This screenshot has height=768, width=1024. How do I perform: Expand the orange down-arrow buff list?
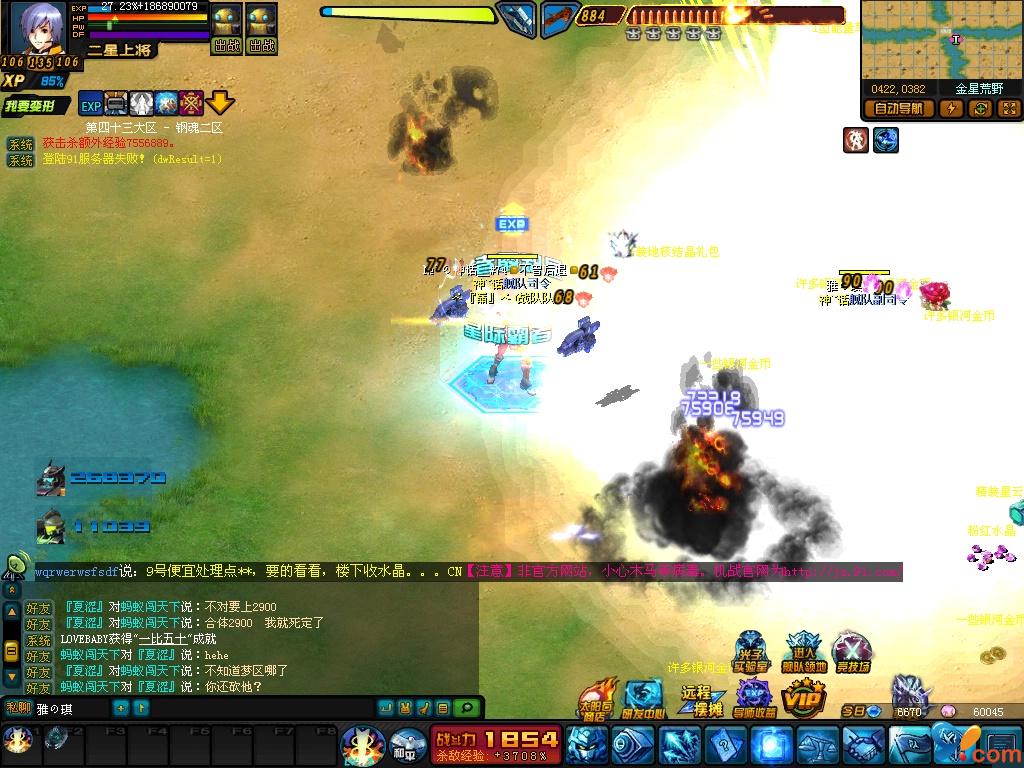point(220,102)
